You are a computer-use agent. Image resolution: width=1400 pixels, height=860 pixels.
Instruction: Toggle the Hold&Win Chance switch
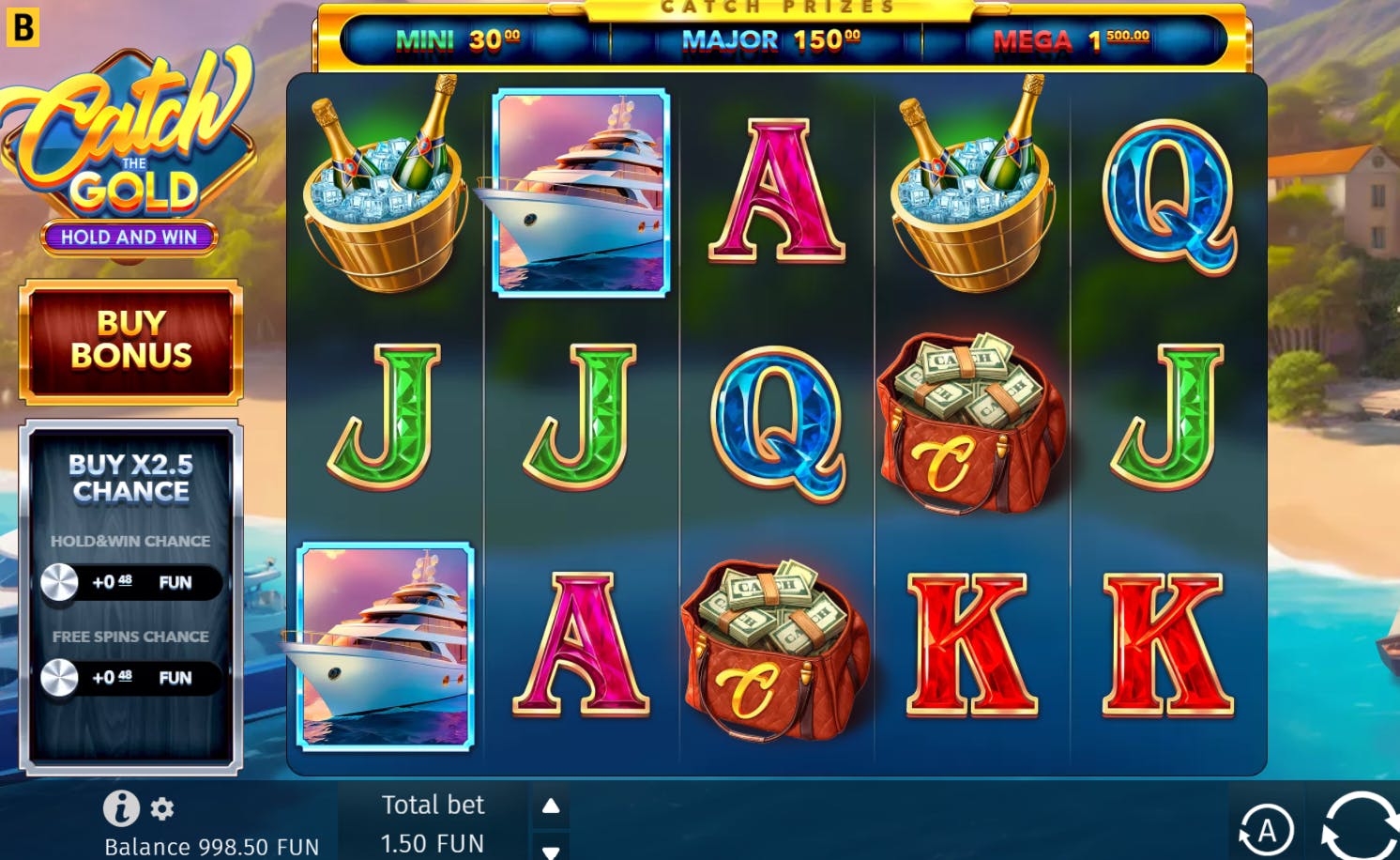(x=61, y=582)
